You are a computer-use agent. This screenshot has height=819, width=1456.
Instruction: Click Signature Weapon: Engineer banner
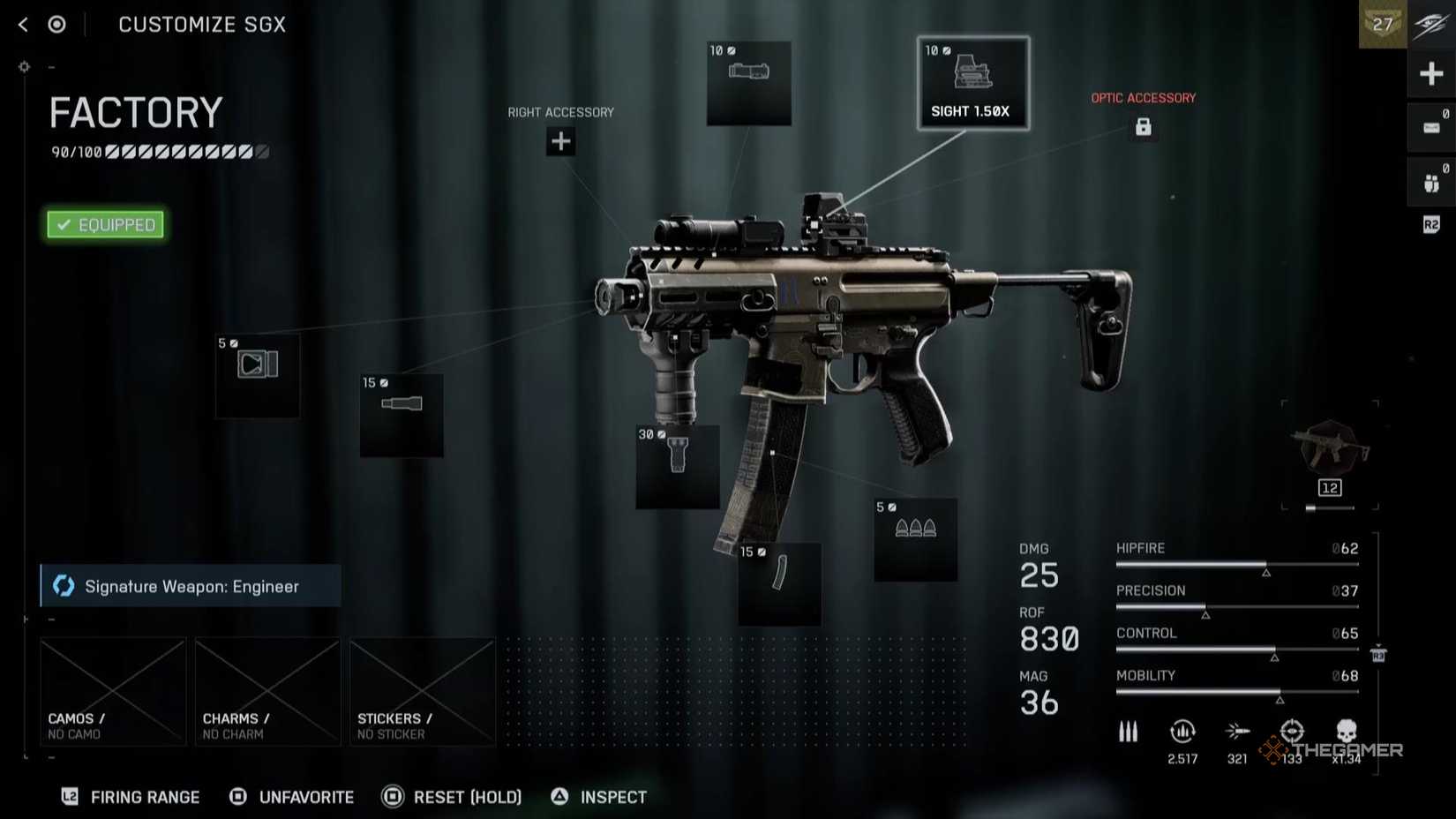pos(190,585)
